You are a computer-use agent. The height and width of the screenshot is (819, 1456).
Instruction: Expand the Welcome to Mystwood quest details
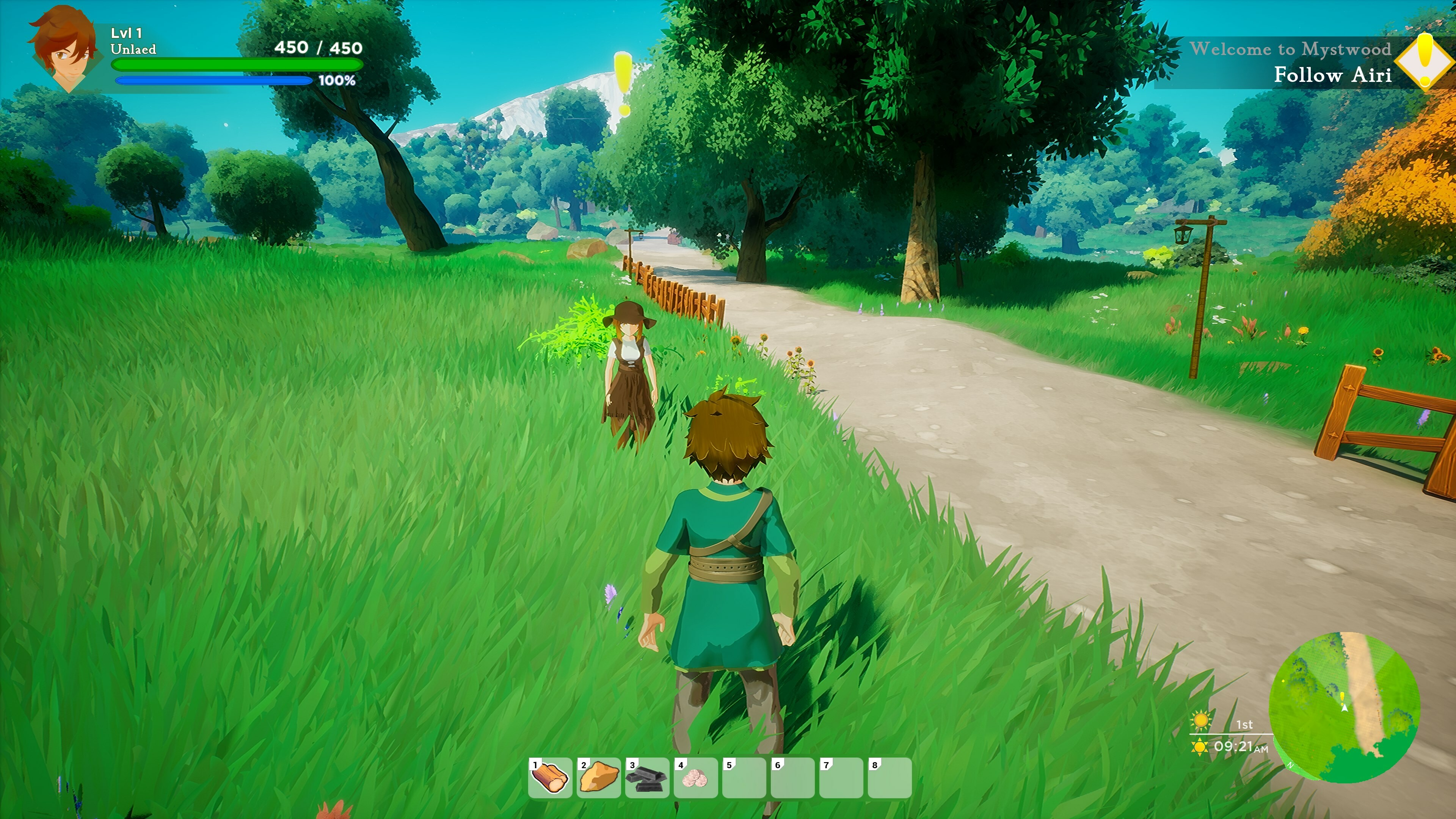click(x=1292, y=50)
